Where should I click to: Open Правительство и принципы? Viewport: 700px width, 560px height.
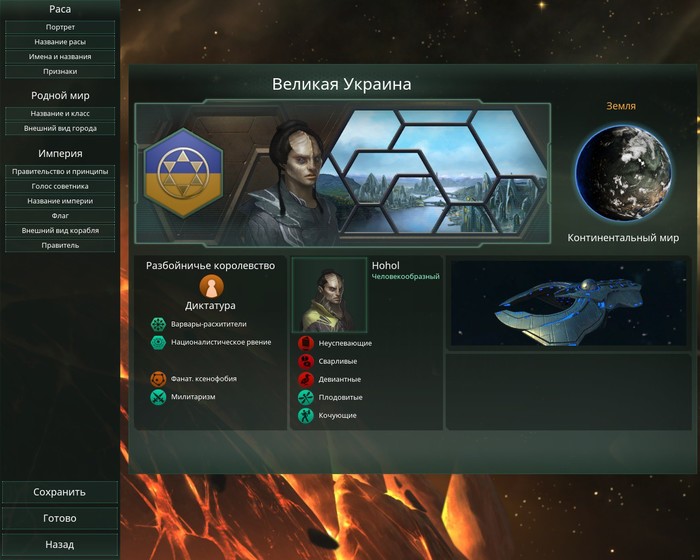pos(60,171)
